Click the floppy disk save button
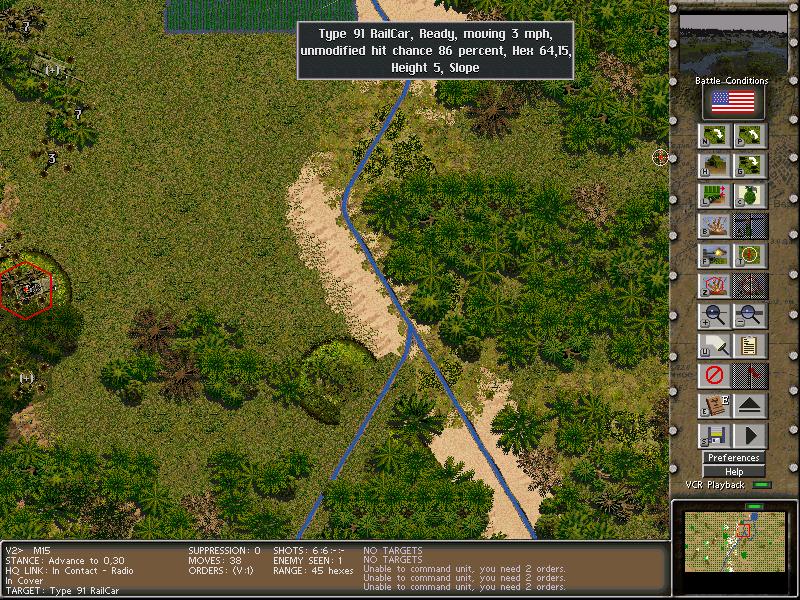This screenshot has height=600, width=800. click(715, 436)
